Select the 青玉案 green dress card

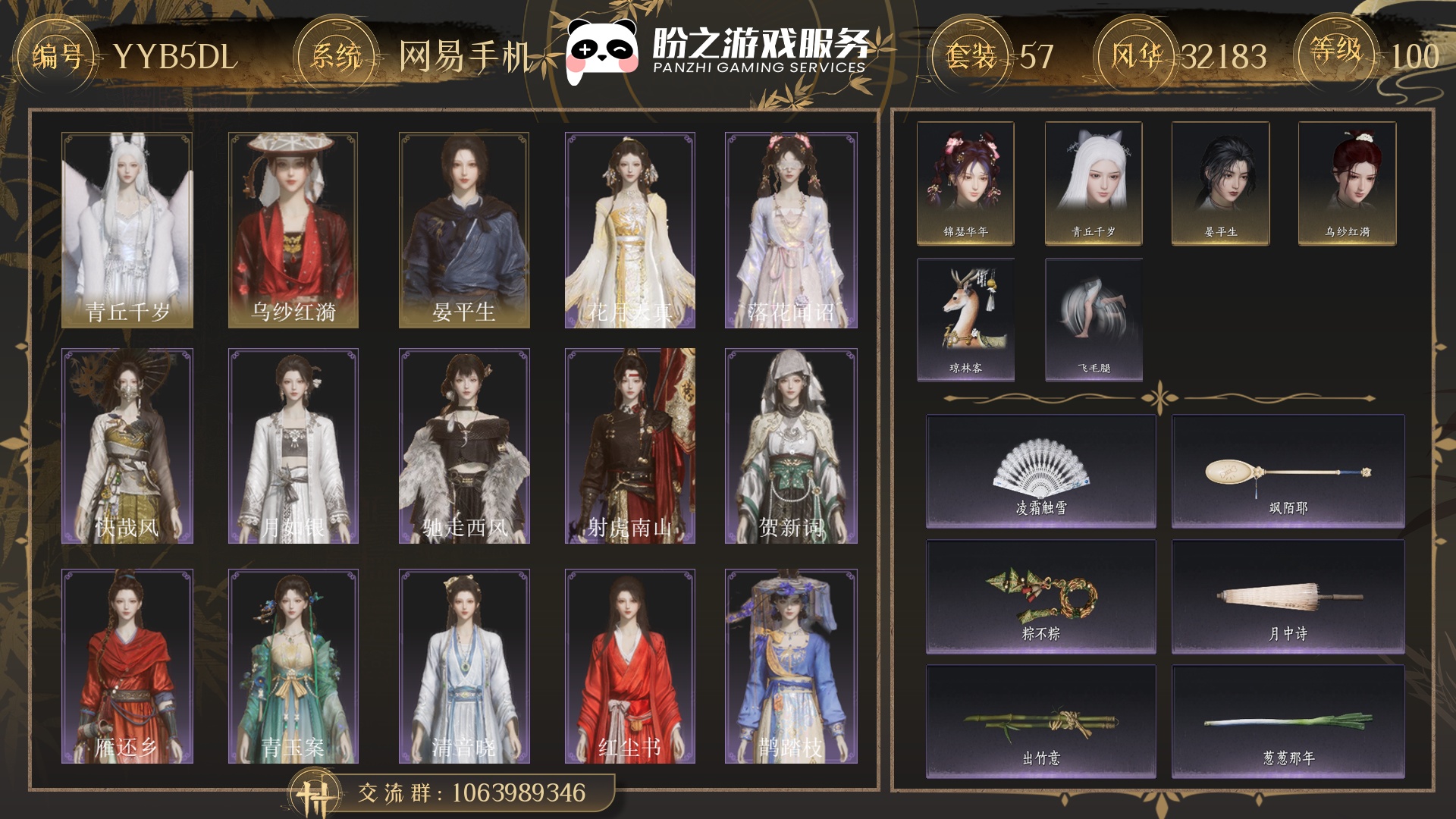293,666
